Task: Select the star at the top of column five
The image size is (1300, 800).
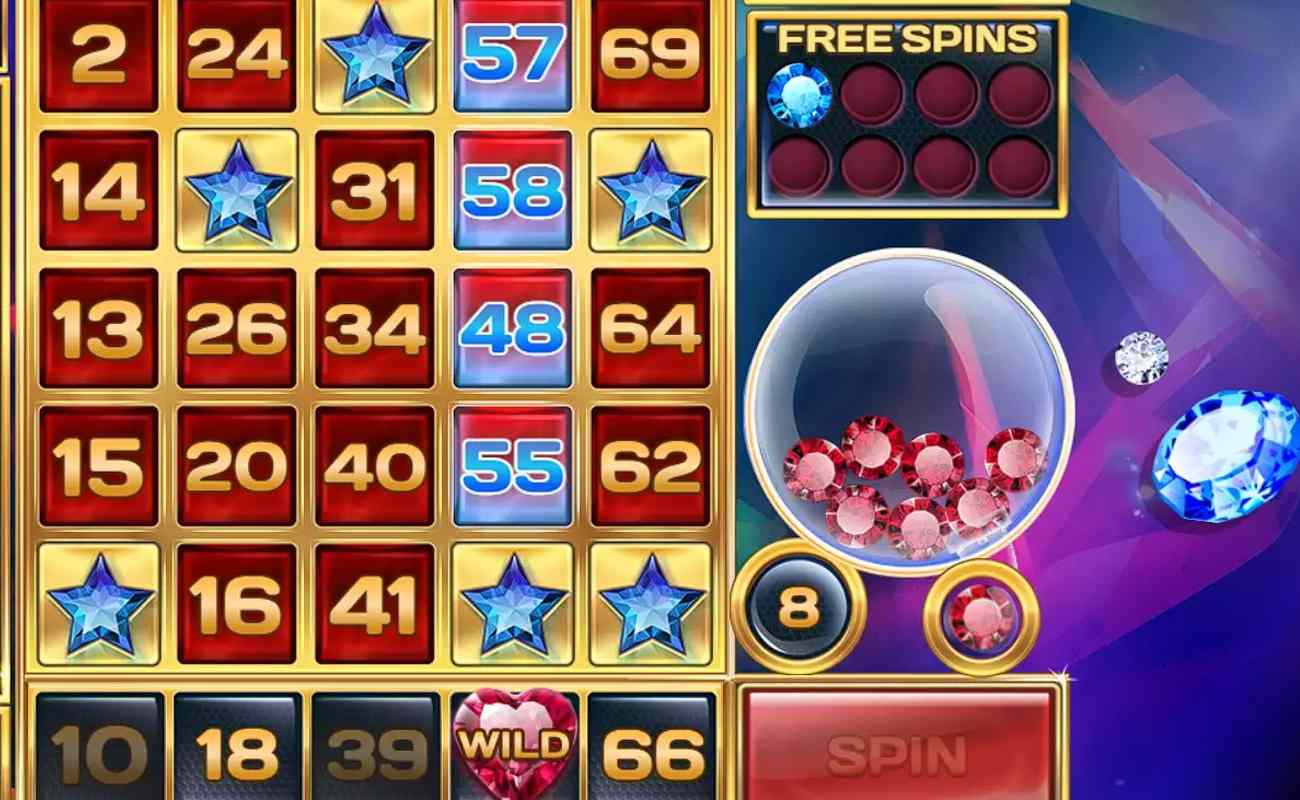Action: point(652,189)
